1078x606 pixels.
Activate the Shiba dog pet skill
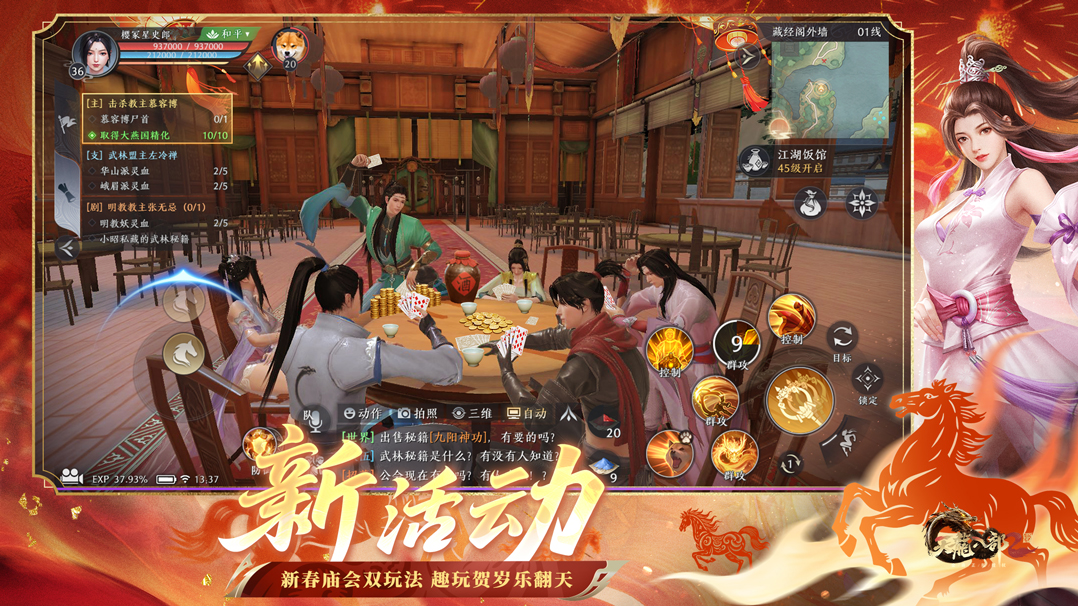point(671,453)
